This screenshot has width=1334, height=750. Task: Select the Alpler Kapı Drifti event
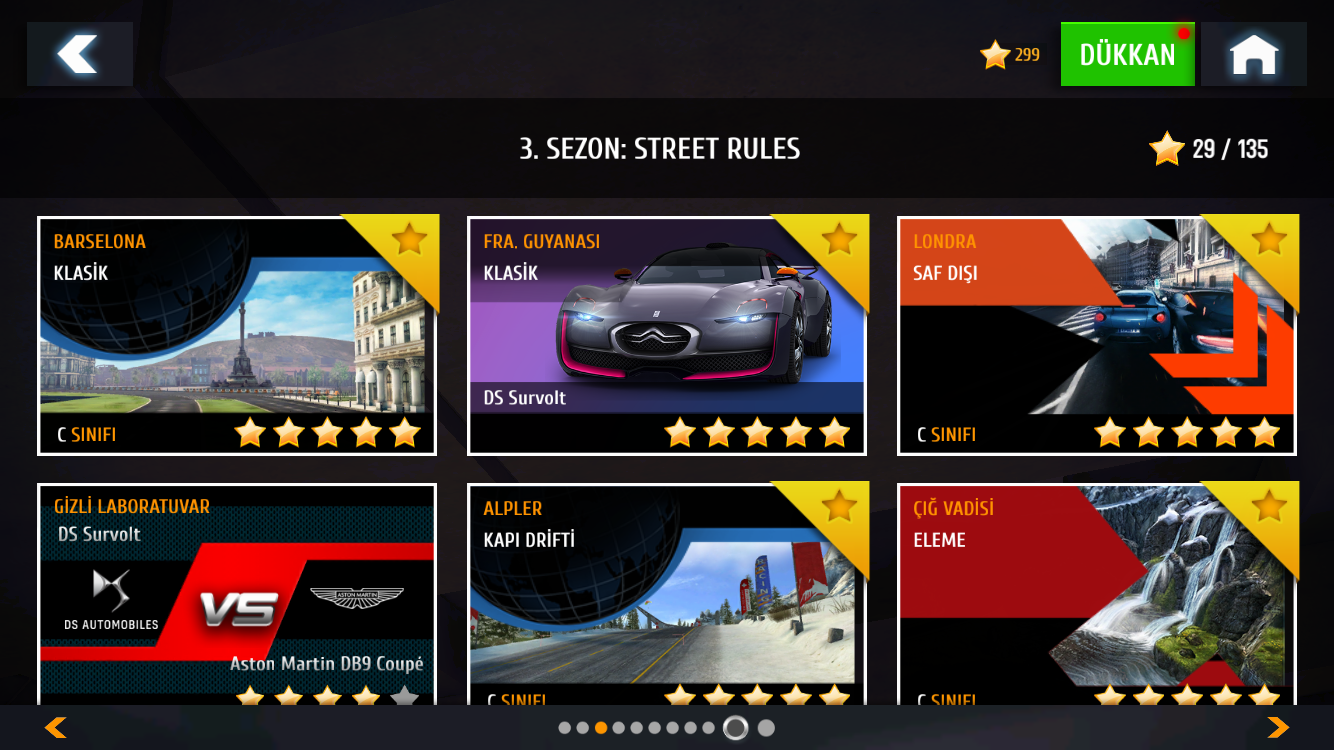pyautogui.click(x=667, y=596)
